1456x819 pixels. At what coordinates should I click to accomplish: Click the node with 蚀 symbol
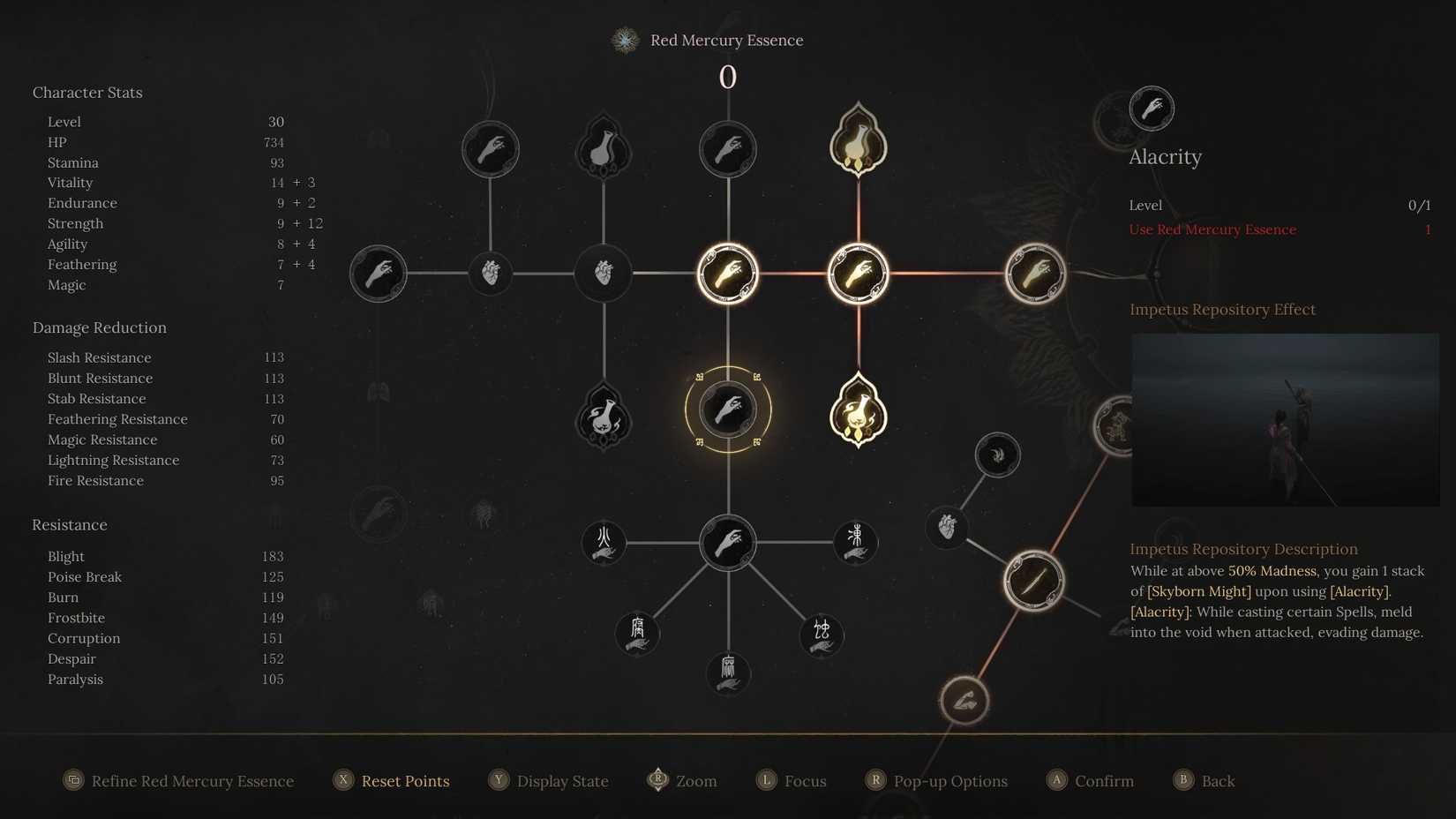821,634
